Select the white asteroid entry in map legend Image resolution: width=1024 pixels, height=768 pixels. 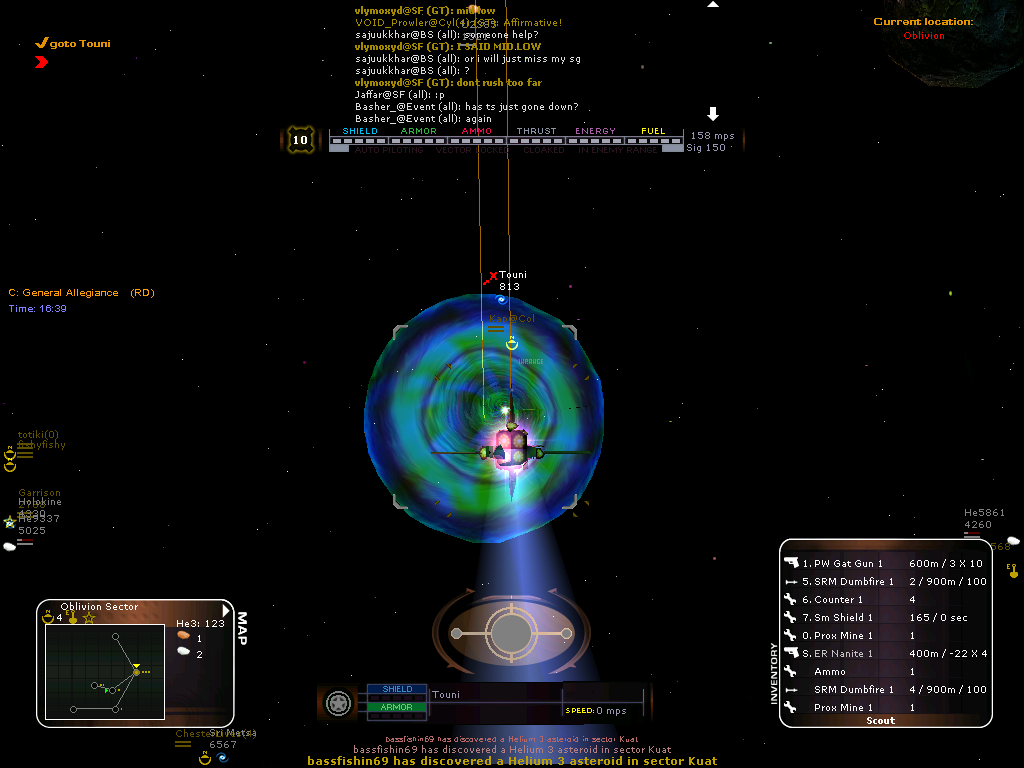coord(183,653)
